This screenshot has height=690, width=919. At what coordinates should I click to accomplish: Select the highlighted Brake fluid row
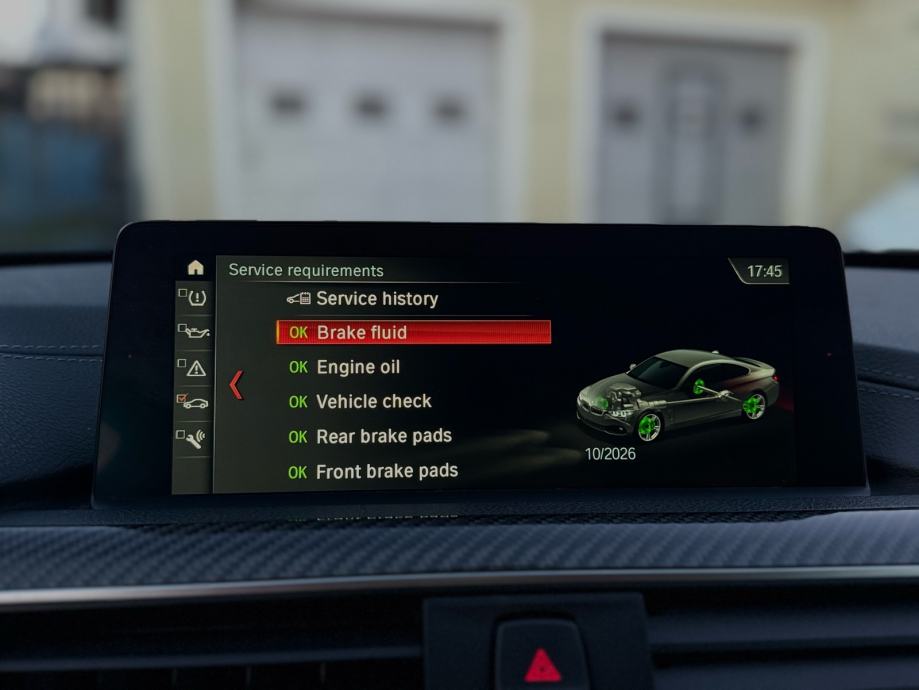(x=412, y=332)
